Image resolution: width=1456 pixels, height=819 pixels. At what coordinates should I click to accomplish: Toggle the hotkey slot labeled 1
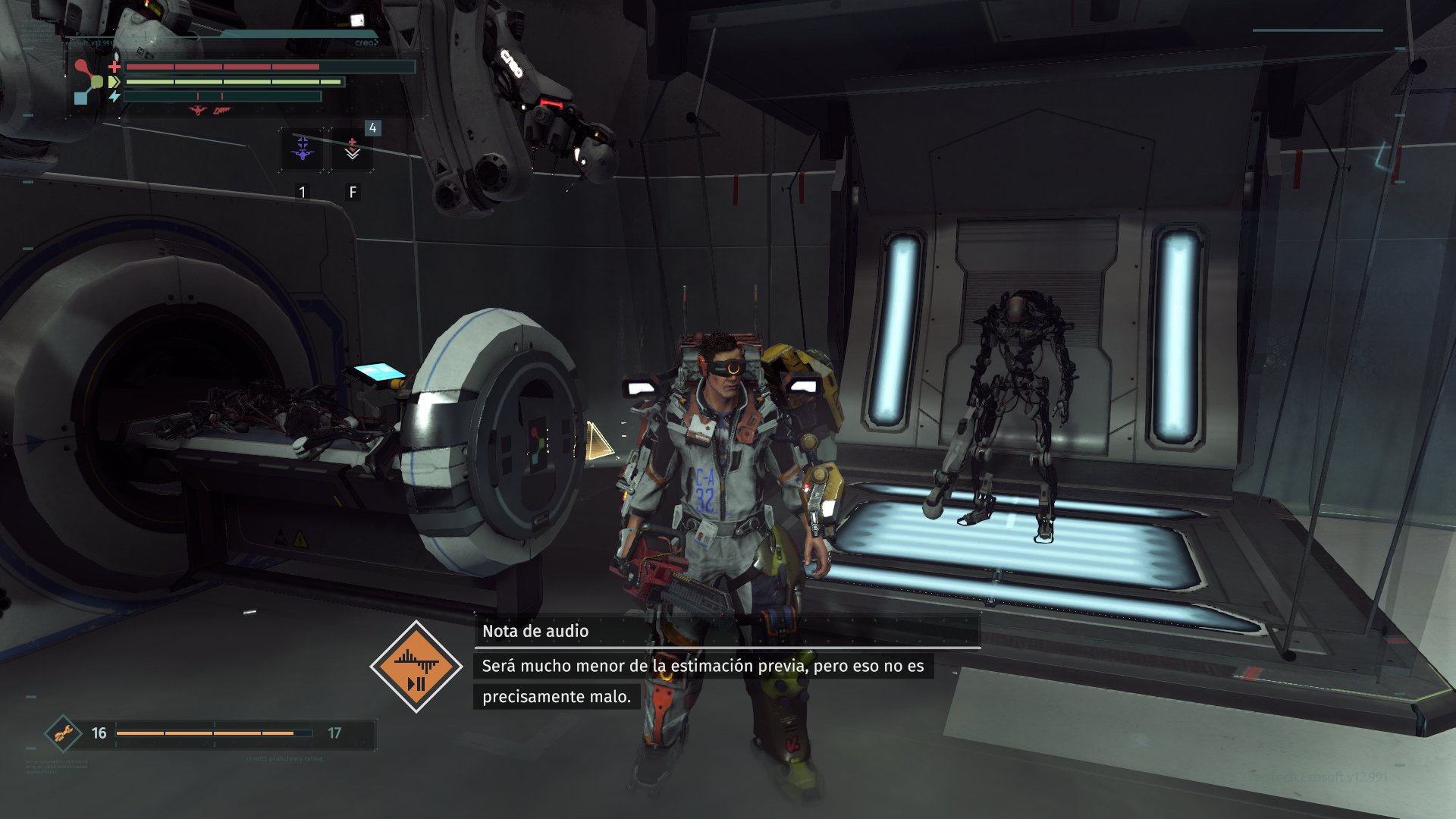click(x=302, y=192)
